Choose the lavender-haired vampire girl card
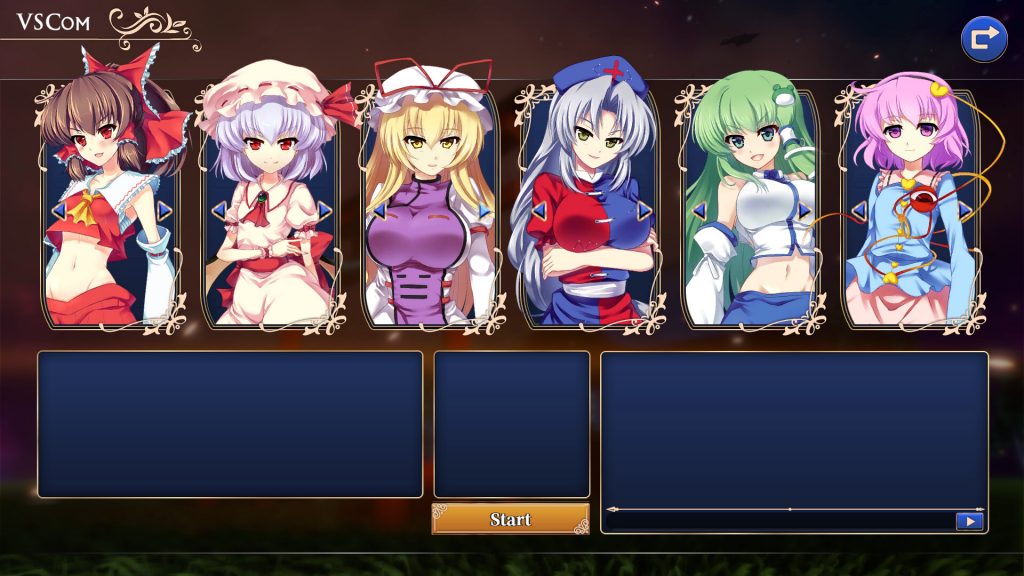The image size is (1024, 576). click(270, 250)
